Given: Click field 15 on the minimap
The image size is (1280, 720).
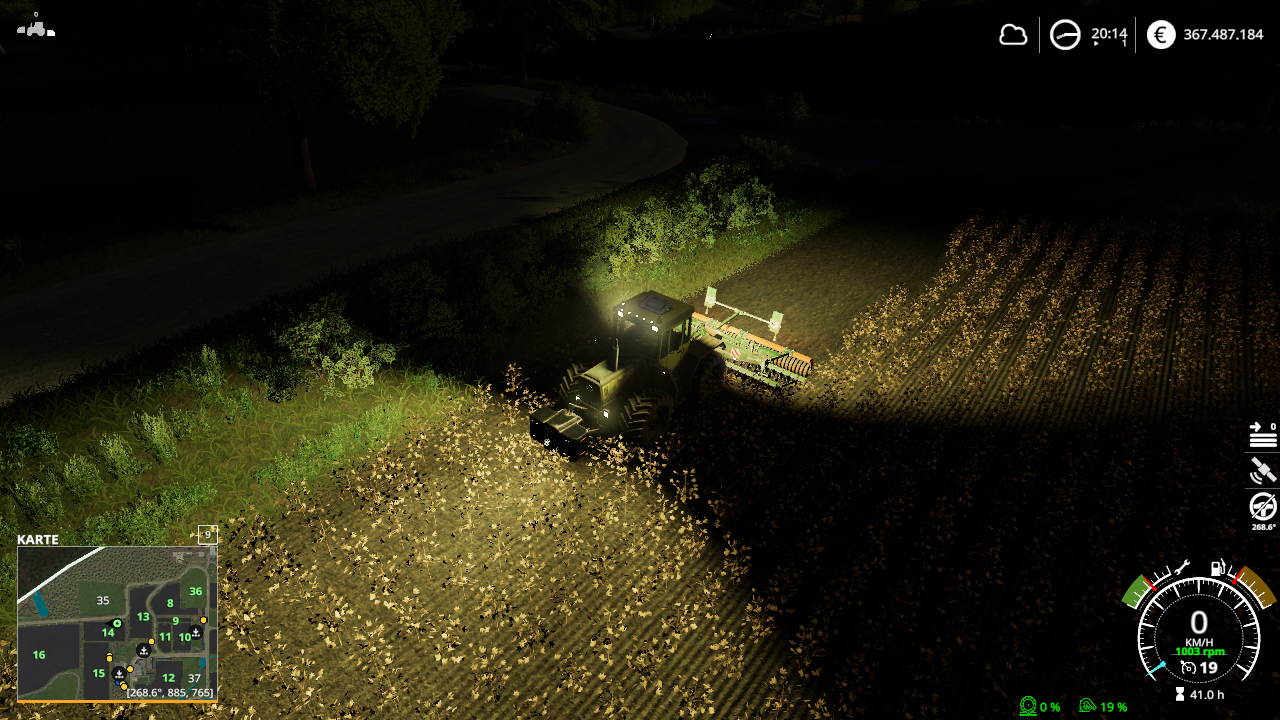Looking at the screenshot, I should [98, 673].
